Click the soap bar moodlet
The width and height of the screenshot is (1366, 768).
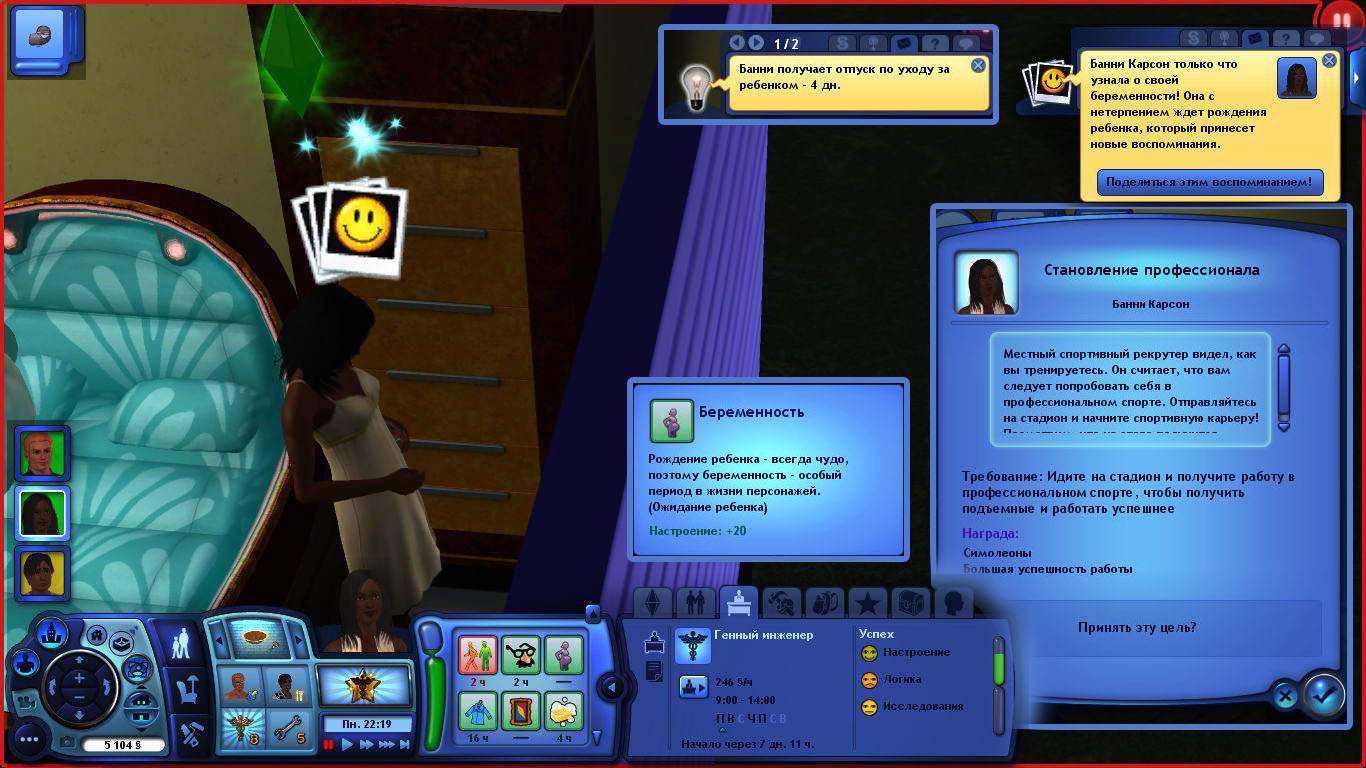pyautogui.click(x=563, y=711)
